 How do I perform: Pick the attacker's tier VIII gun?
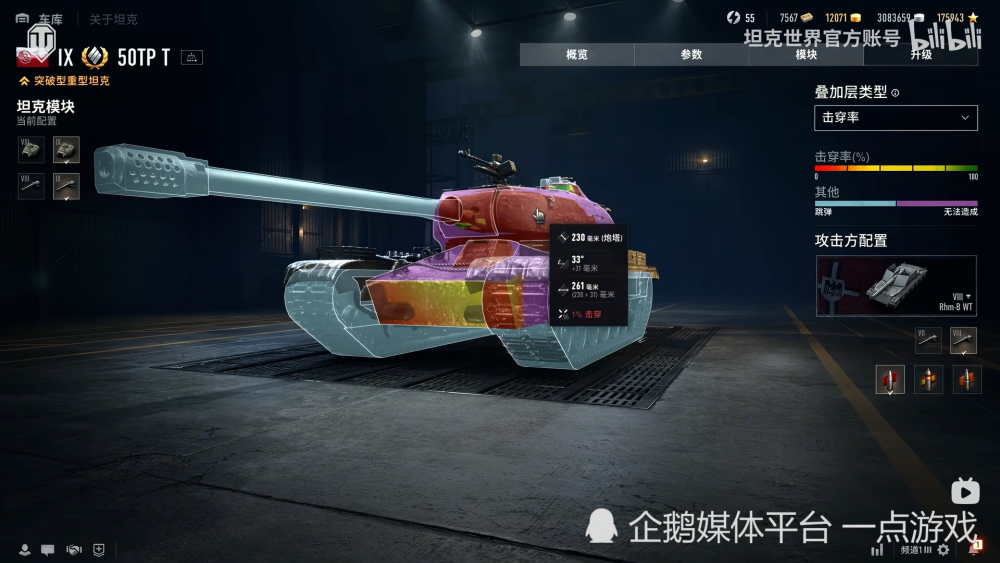pos(963,340)
